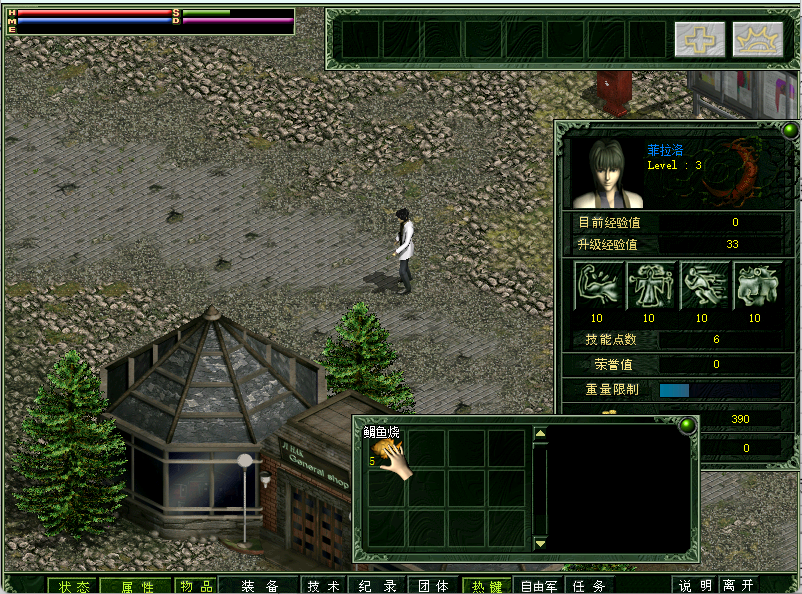
Task: Click the 离开 exit button
Action: pyautogui.click(x=739, y=586)
